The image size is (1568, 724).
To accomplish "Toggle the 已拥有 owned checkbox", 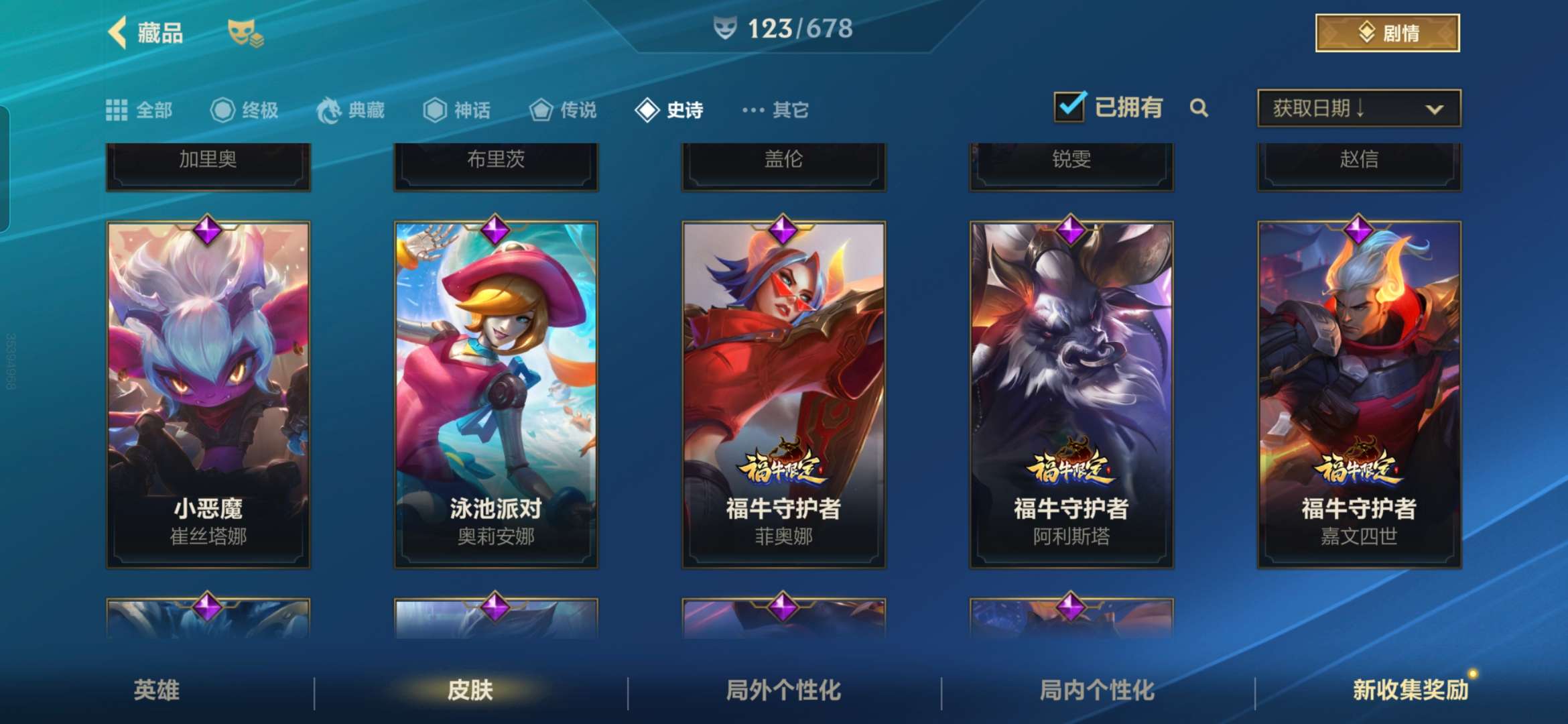I will tap(1069, 107).
